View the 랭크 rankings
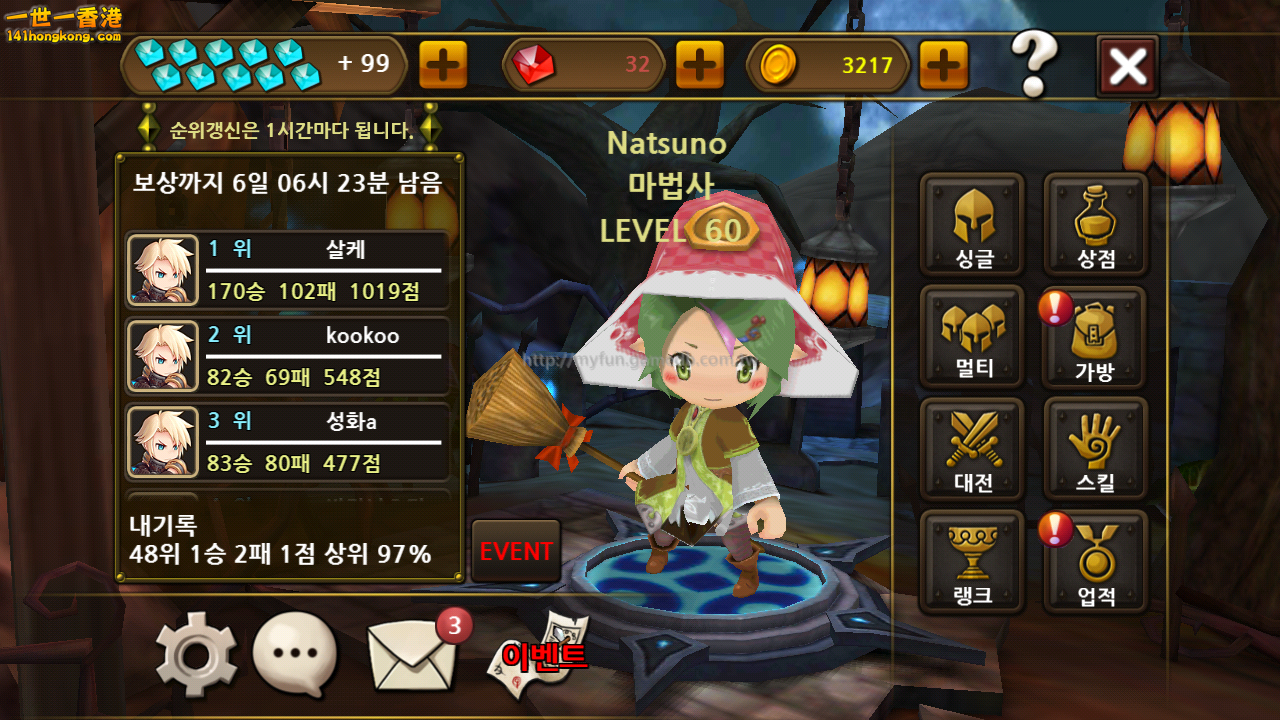 click(972, 562)
